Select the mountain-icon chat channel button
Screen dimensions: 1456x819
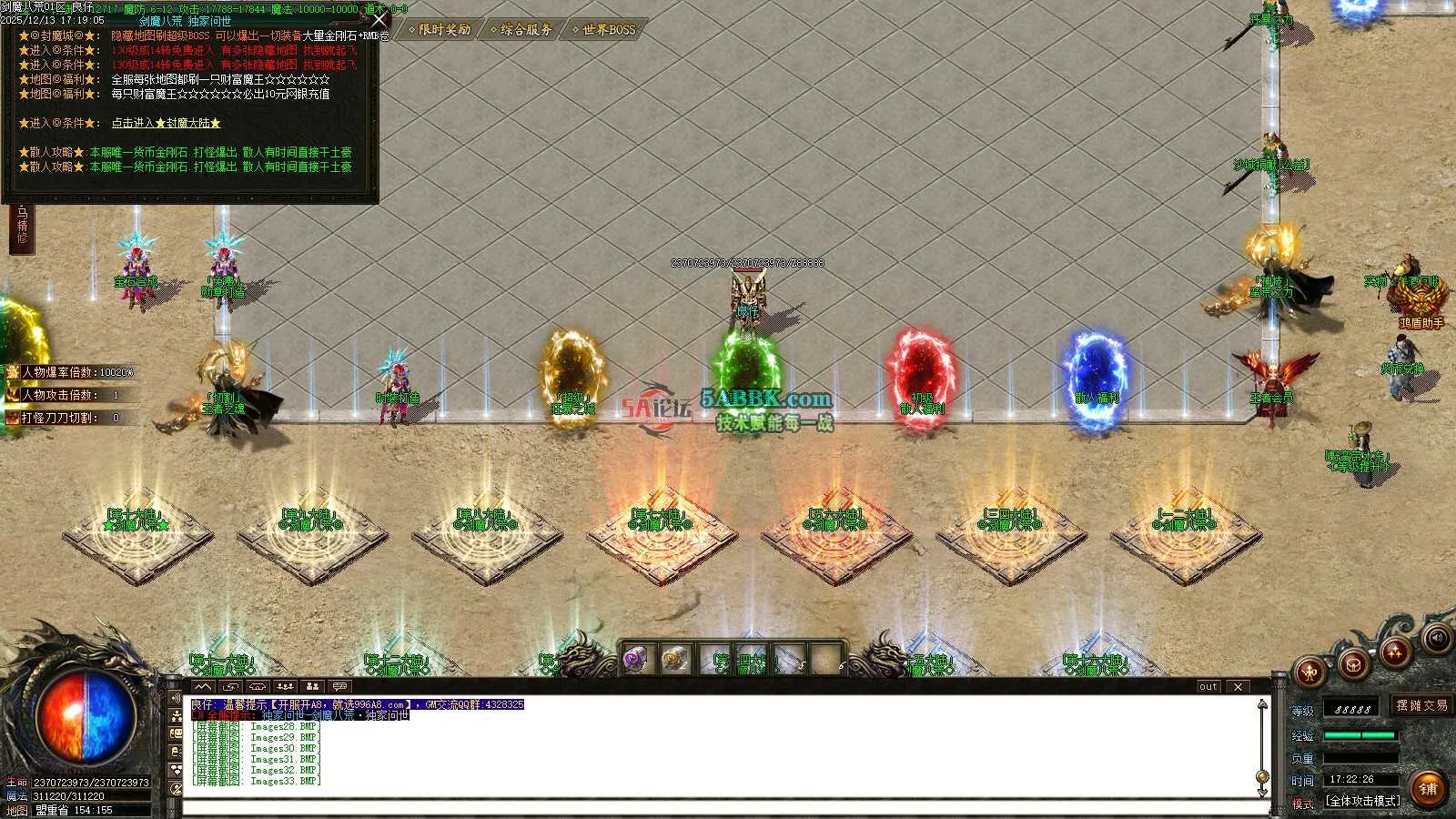[x=203, y=686]
